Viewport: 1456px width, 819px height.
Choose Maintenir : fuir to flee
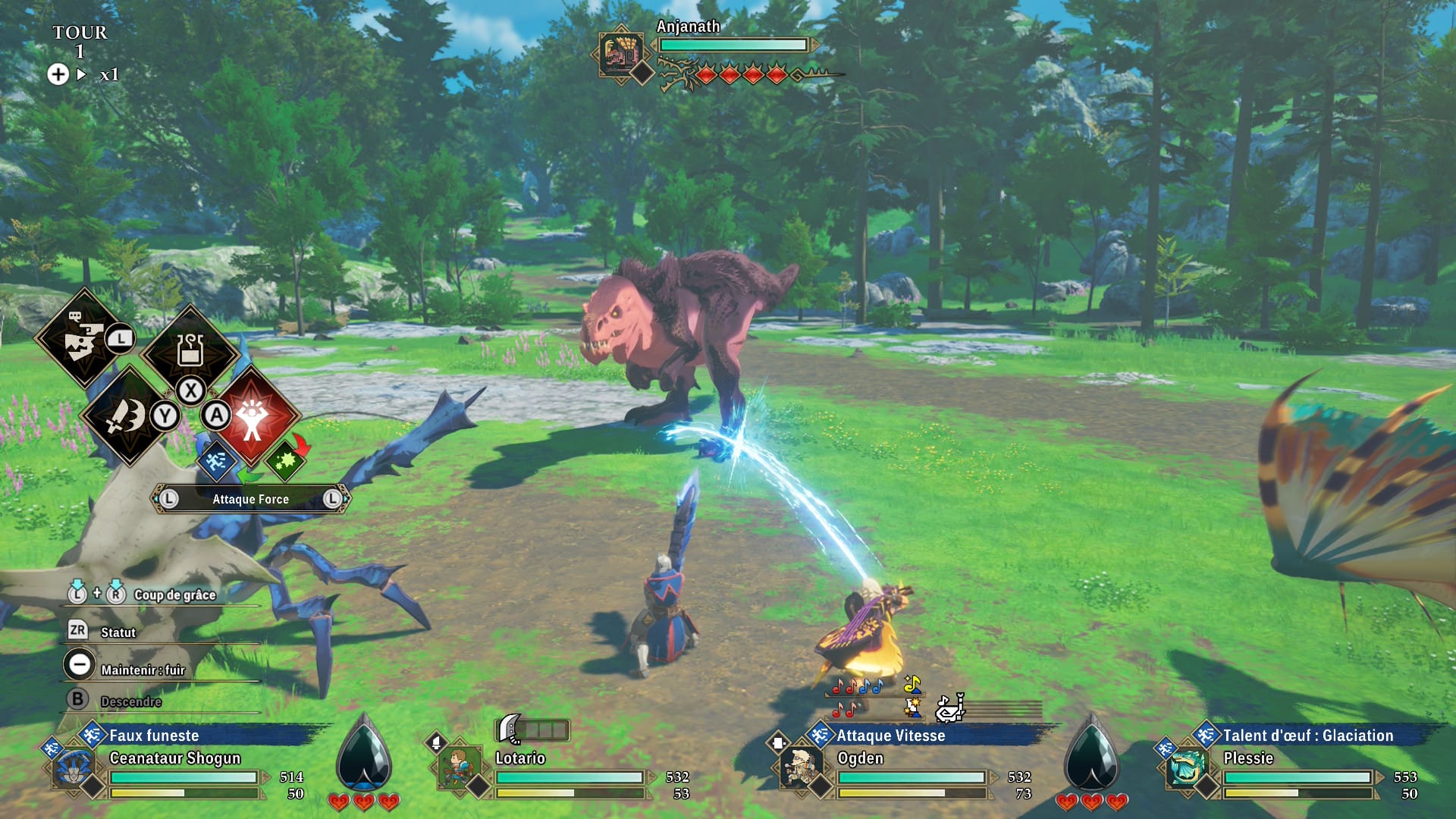click(x=143, y=670)
